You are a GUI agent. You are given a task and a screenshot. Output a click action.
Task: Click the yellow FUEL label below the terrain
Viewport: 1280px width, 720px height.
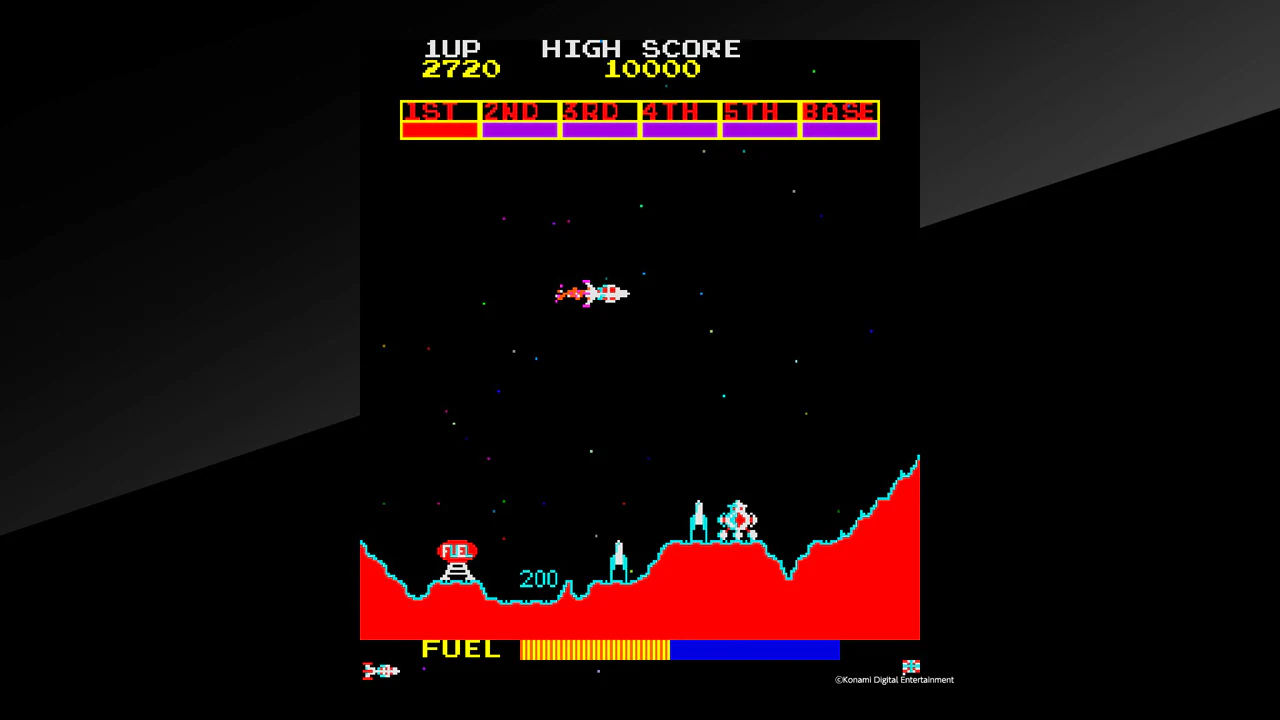pyautogui.click(x=460, y=649)
